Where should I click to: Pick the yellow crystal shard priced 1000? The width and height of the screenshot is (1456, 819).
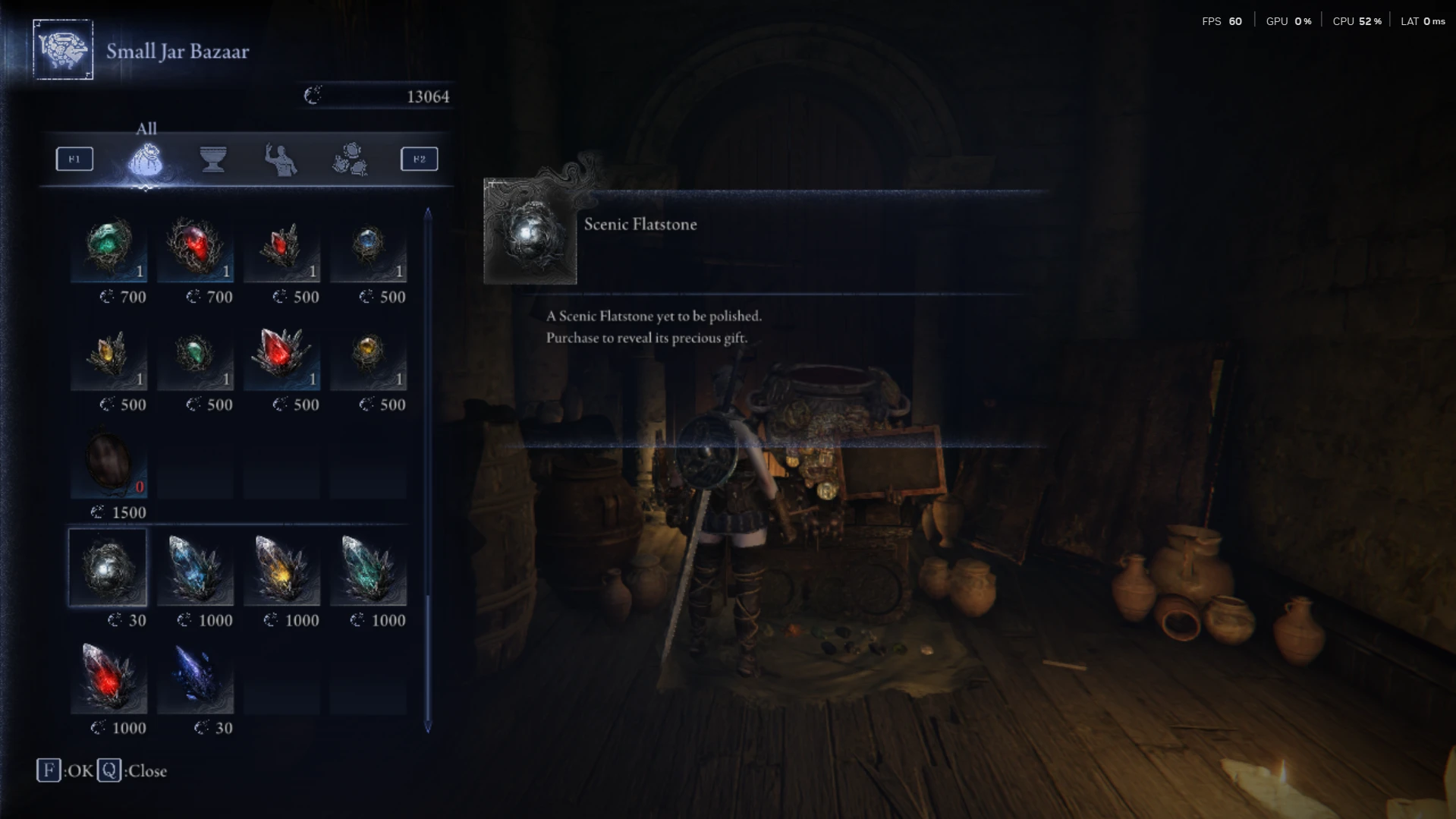pos(281,569)
